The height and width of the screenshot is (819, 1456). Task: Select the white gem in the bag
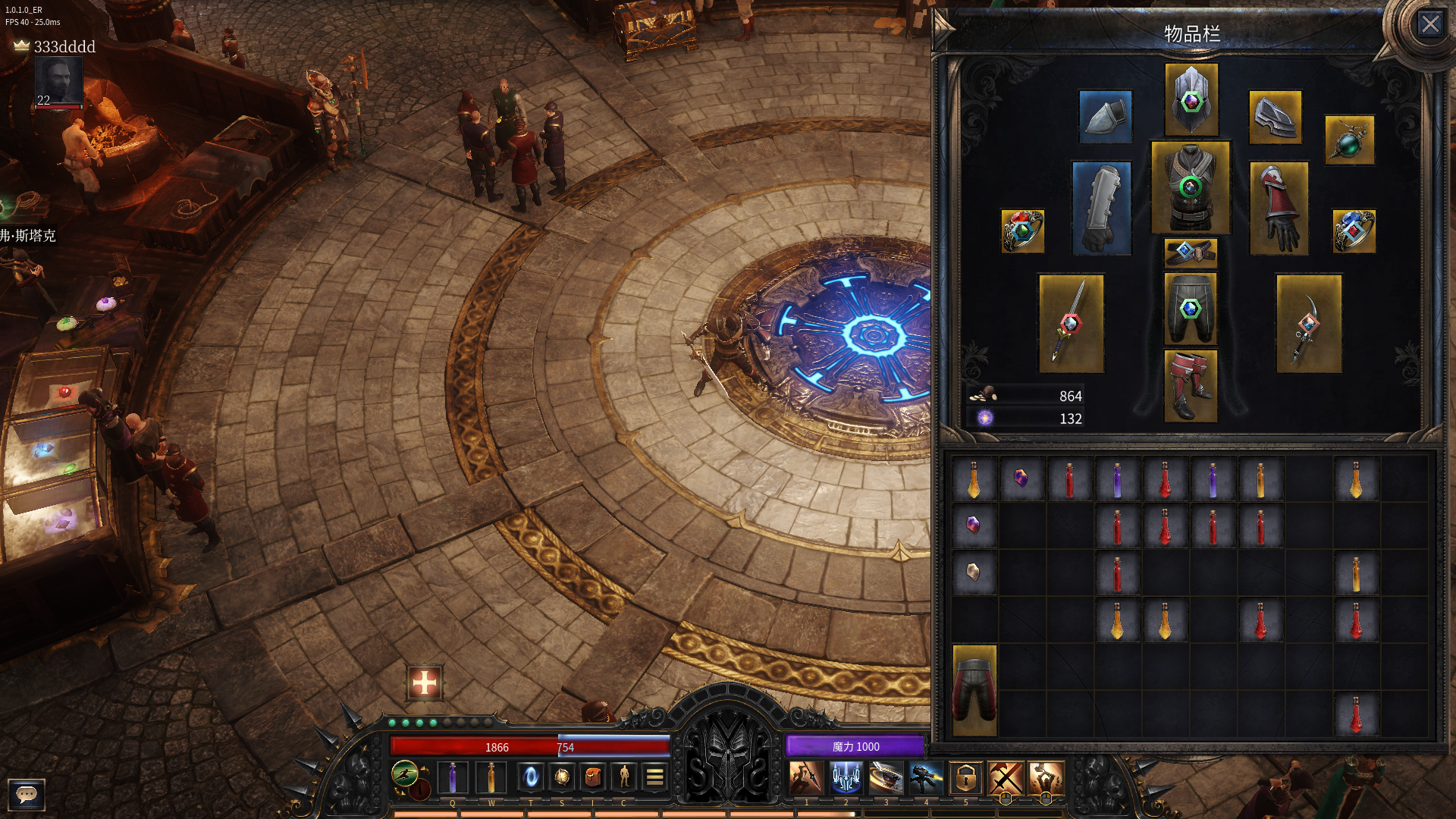pyautogui.click(x=974, y=571)
